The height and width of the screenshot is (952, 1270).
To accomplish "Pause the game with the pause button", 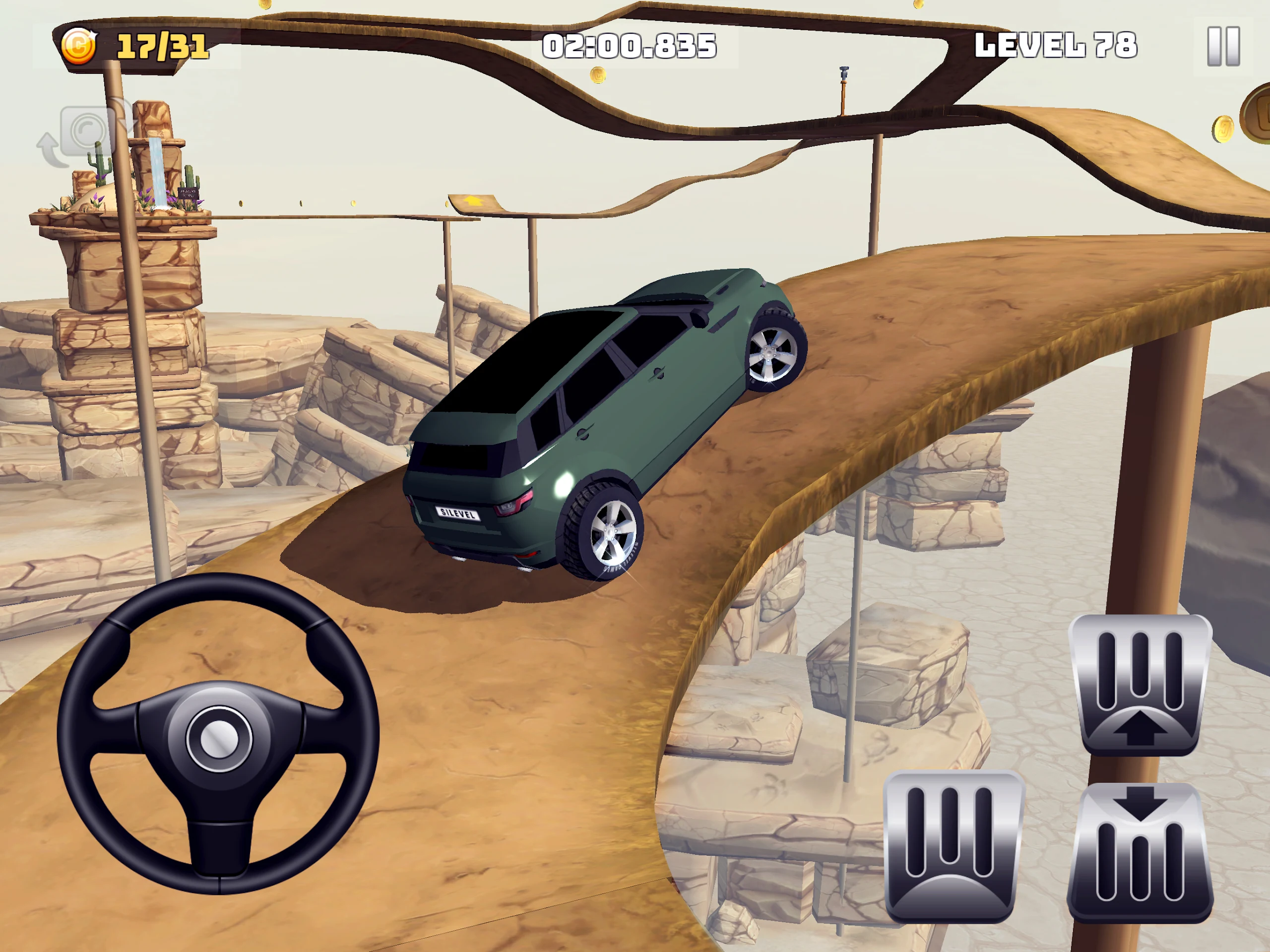I will 1223,46.
